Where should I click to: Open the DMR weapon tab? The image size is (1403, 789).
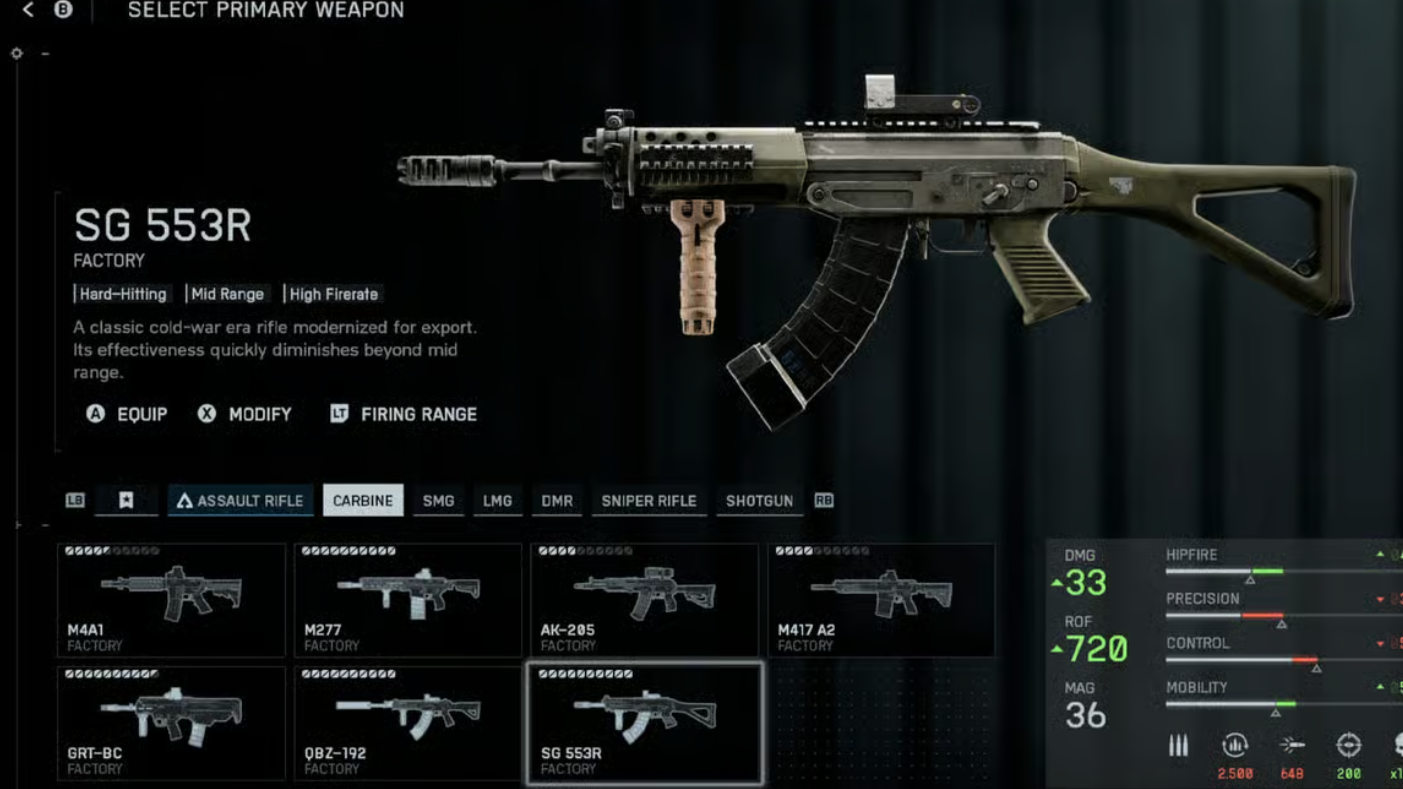point(557,501)
